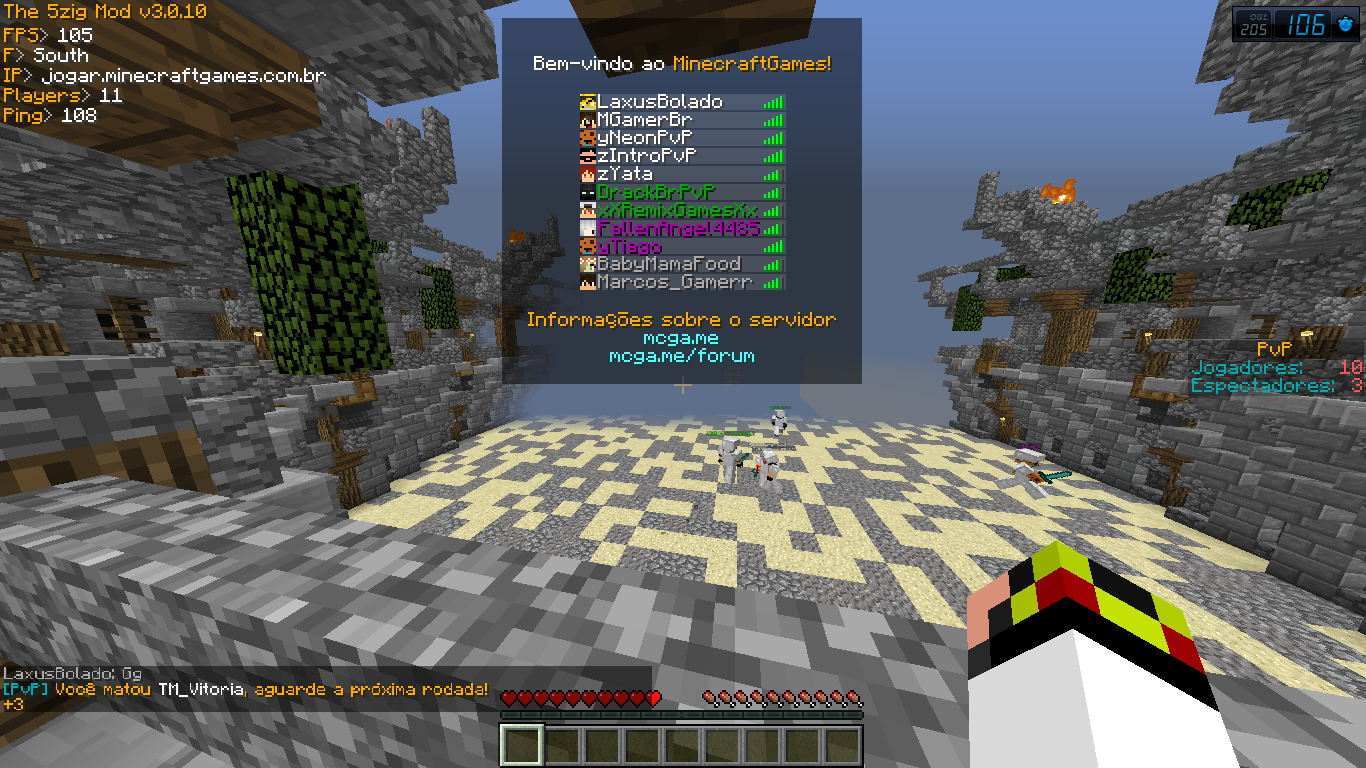Select the green DrackBrPvP player entry
This screenshot has width=1366, height=768.
656,192
